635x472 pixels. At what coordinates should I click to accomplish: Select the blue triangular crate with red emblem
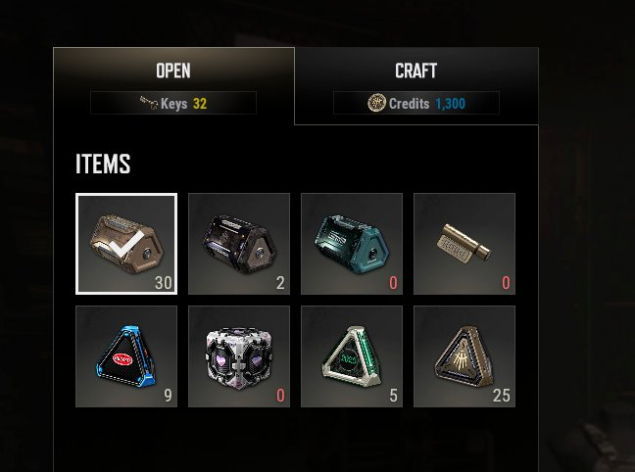[x=126, y=356]
